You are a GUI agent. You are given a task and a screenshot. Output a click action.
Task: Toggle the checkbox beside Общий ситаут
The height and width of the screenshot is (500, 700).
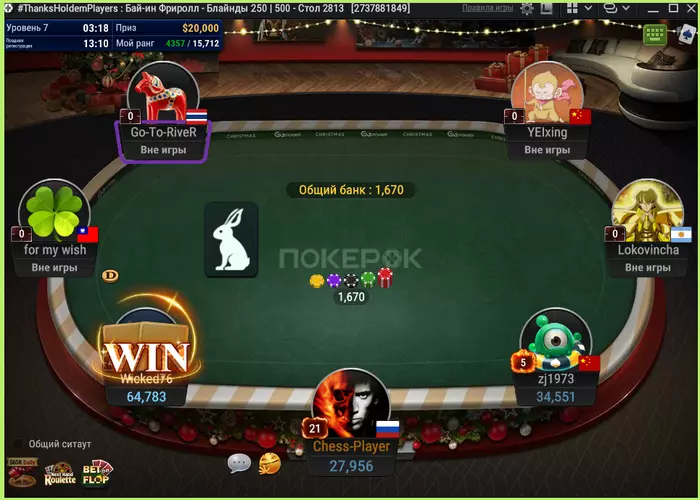(17, 444)
